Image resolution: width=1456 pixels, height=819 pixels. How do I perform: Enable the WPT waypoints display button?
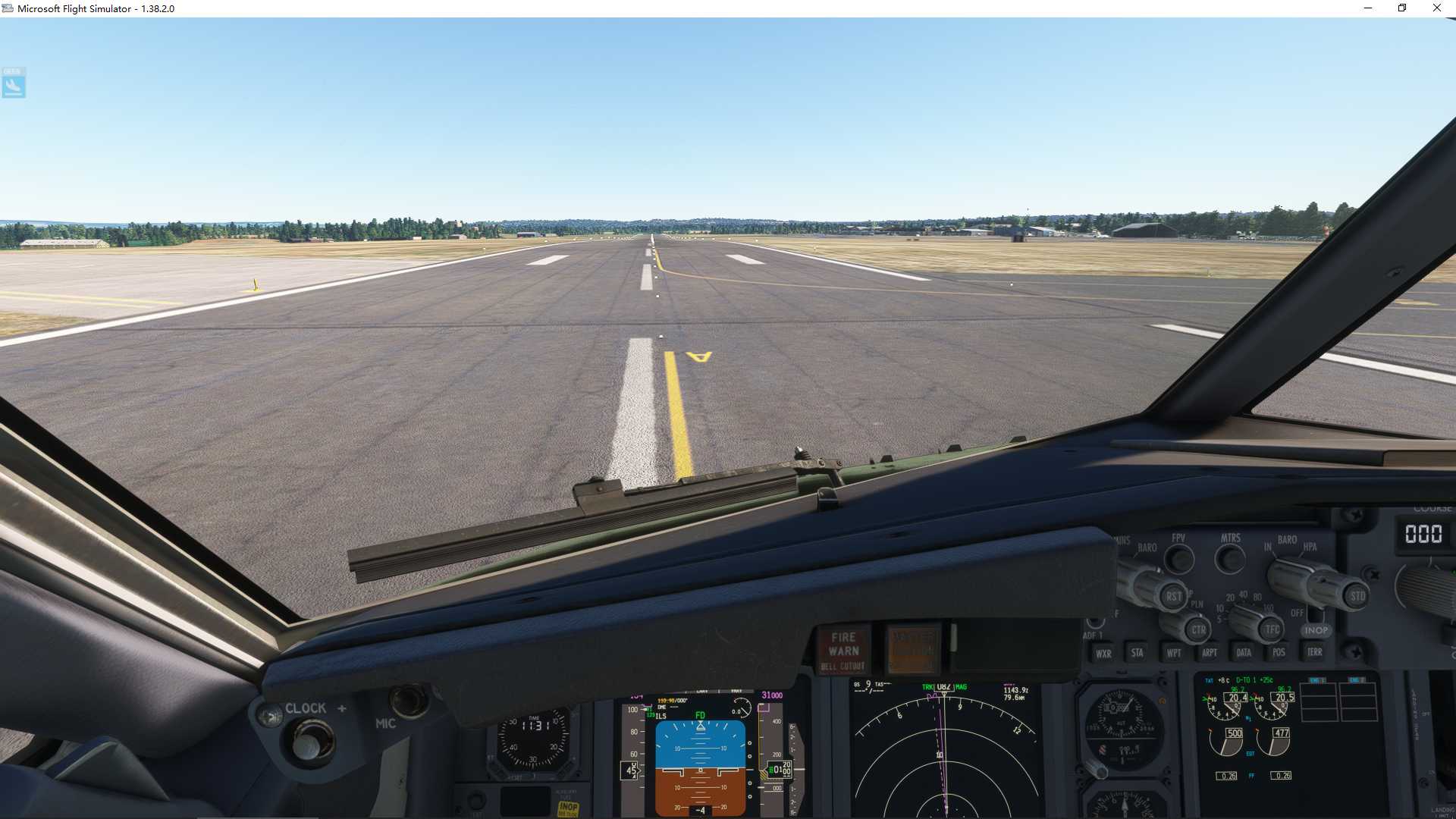coord(1173,652)
